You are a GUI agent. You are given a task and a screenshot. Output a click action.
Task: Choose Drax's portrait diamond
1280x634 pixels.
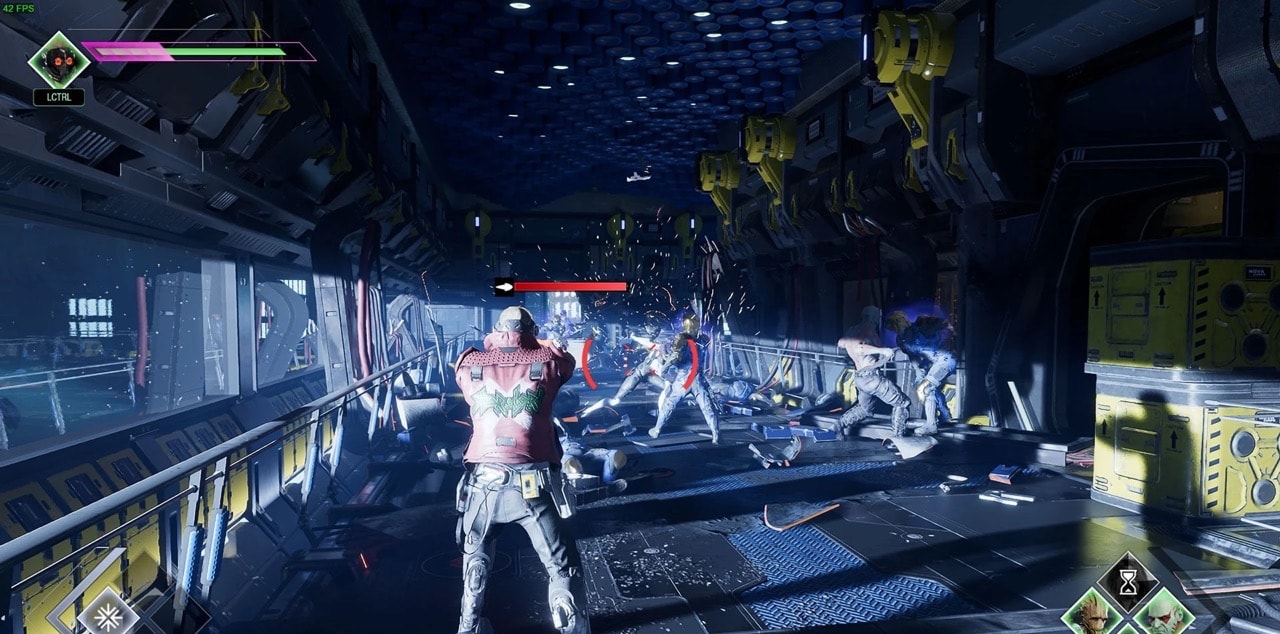tap(1163, 614)
